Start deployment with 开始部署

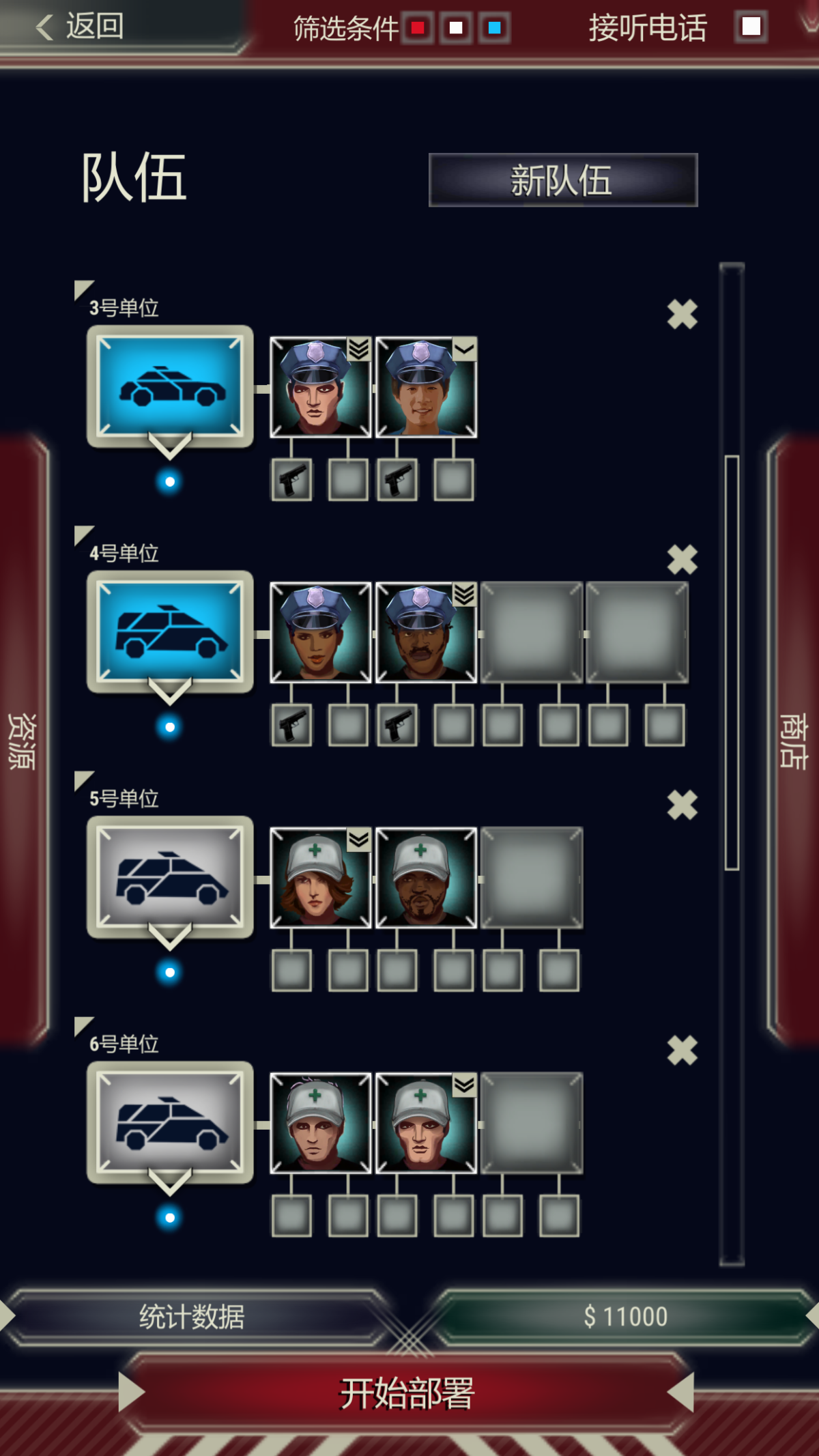click(407, 1393)
